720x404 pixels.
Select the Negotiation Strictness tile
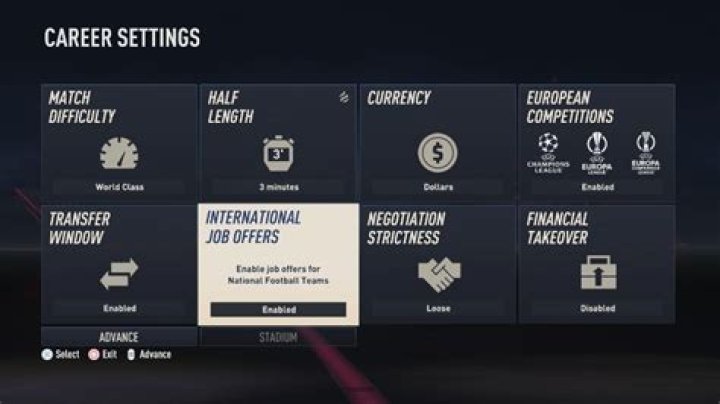click(x=438, y=264)
